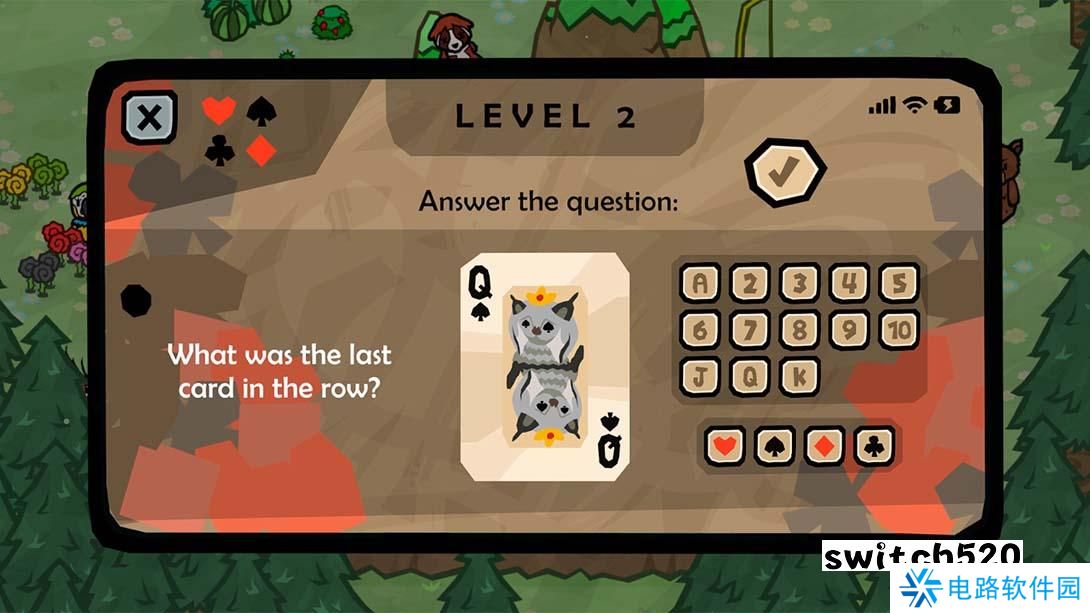Pick rank 9 on the keypad
The height and width of the screenshot is (613, 1090).
(849, 330)
